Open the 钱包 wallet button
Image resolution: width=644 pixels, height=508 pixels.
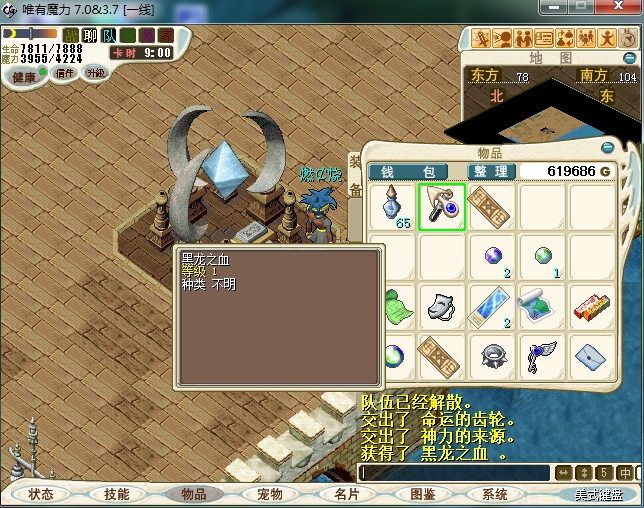click(x=408, y=172)
